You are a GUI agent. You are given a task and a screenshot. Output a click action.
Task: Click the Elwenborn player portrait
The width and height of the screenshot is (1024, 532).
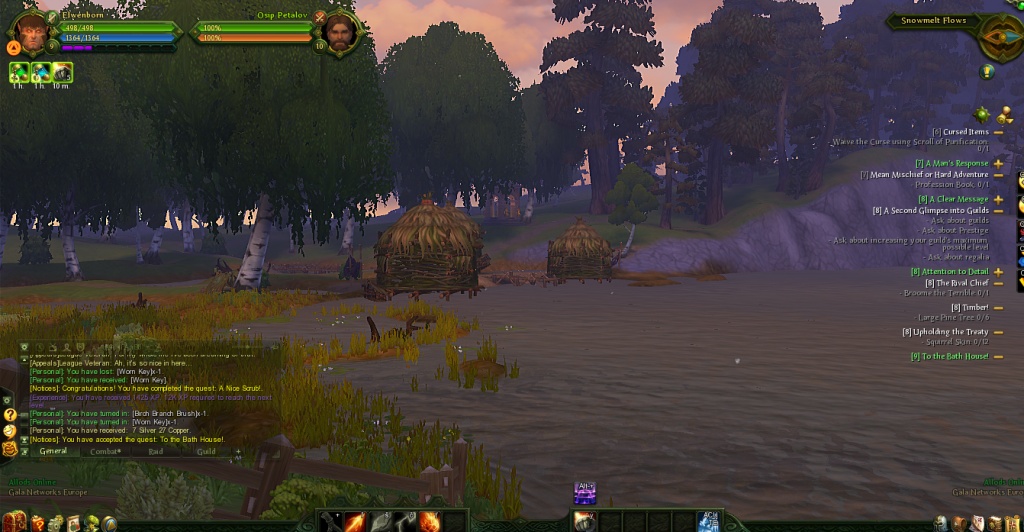[x=32, y=33]
